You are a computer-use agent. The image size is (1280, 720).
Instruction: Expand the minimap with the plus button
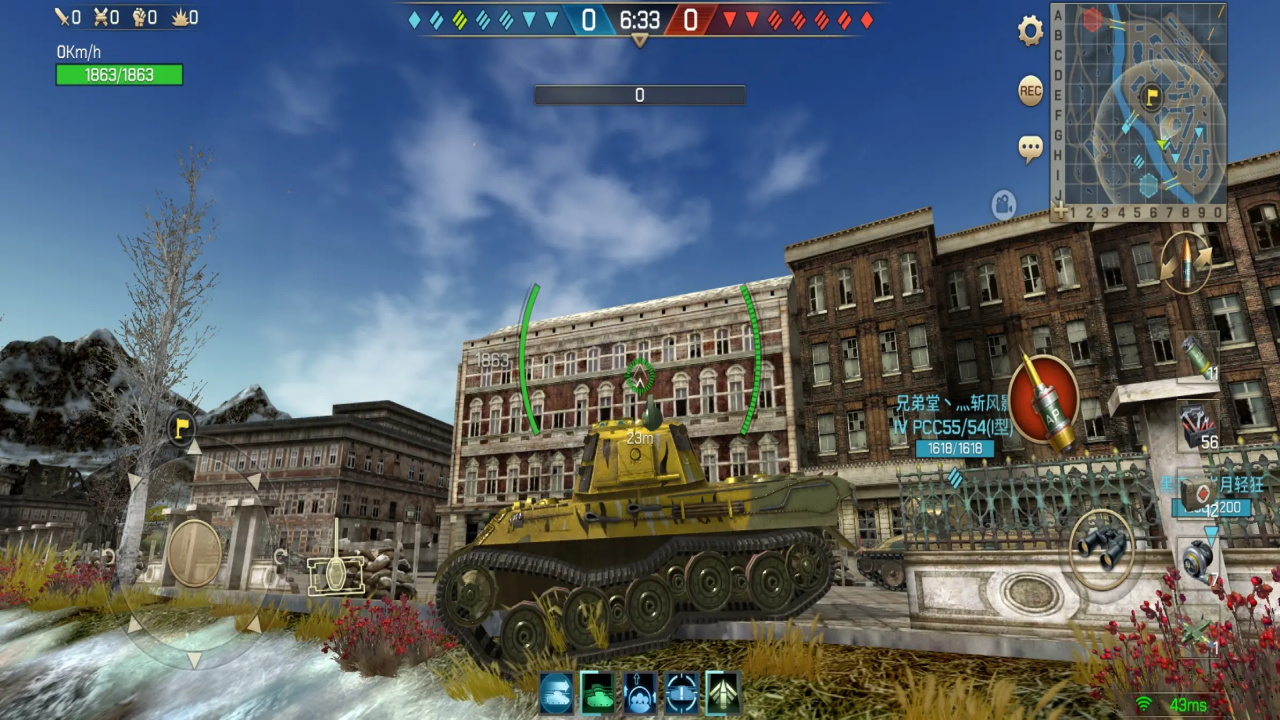[x=1059, y=210]
